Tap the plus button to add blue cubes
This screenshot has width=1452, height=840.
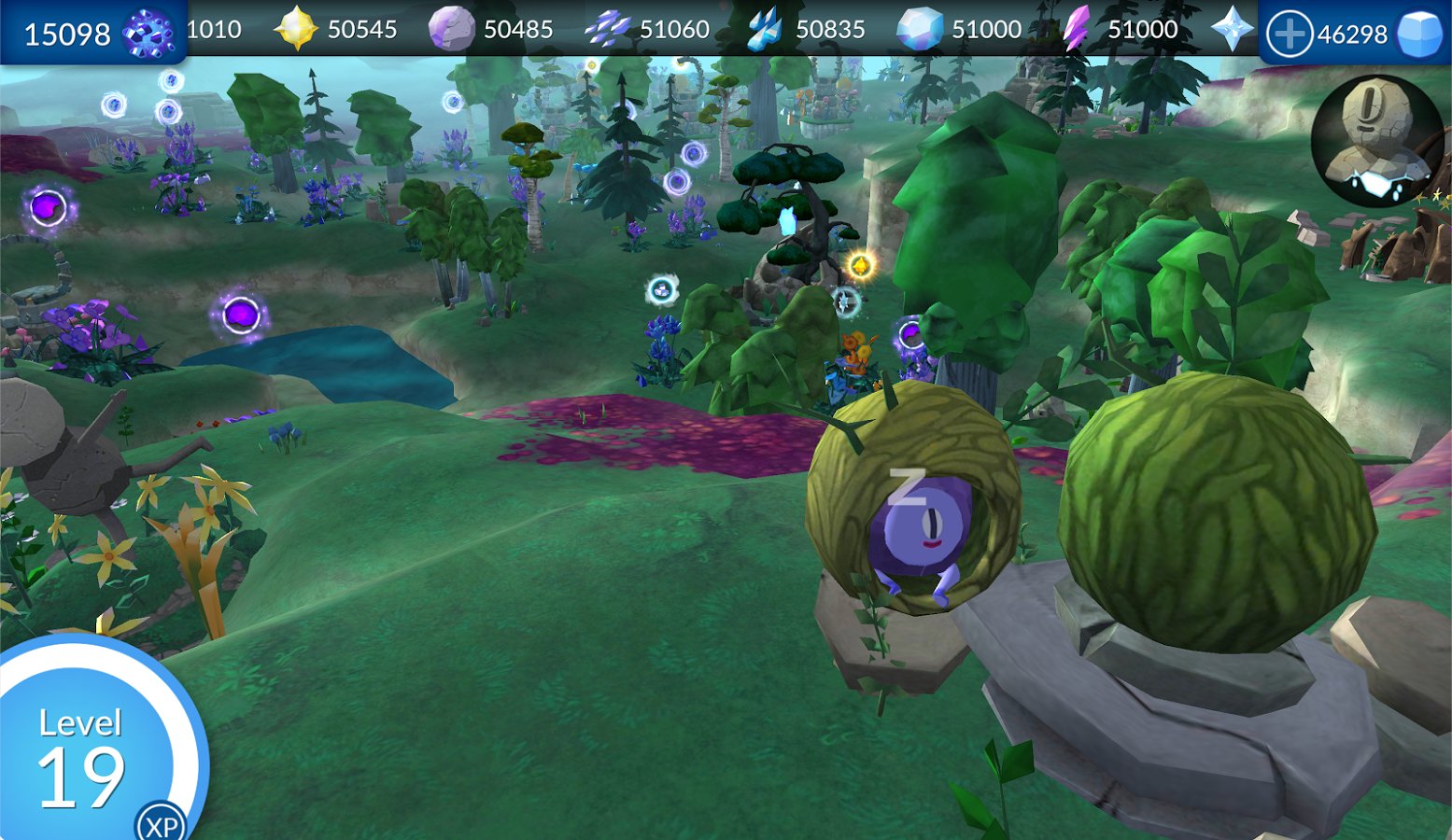click(x=1290, y=35)
